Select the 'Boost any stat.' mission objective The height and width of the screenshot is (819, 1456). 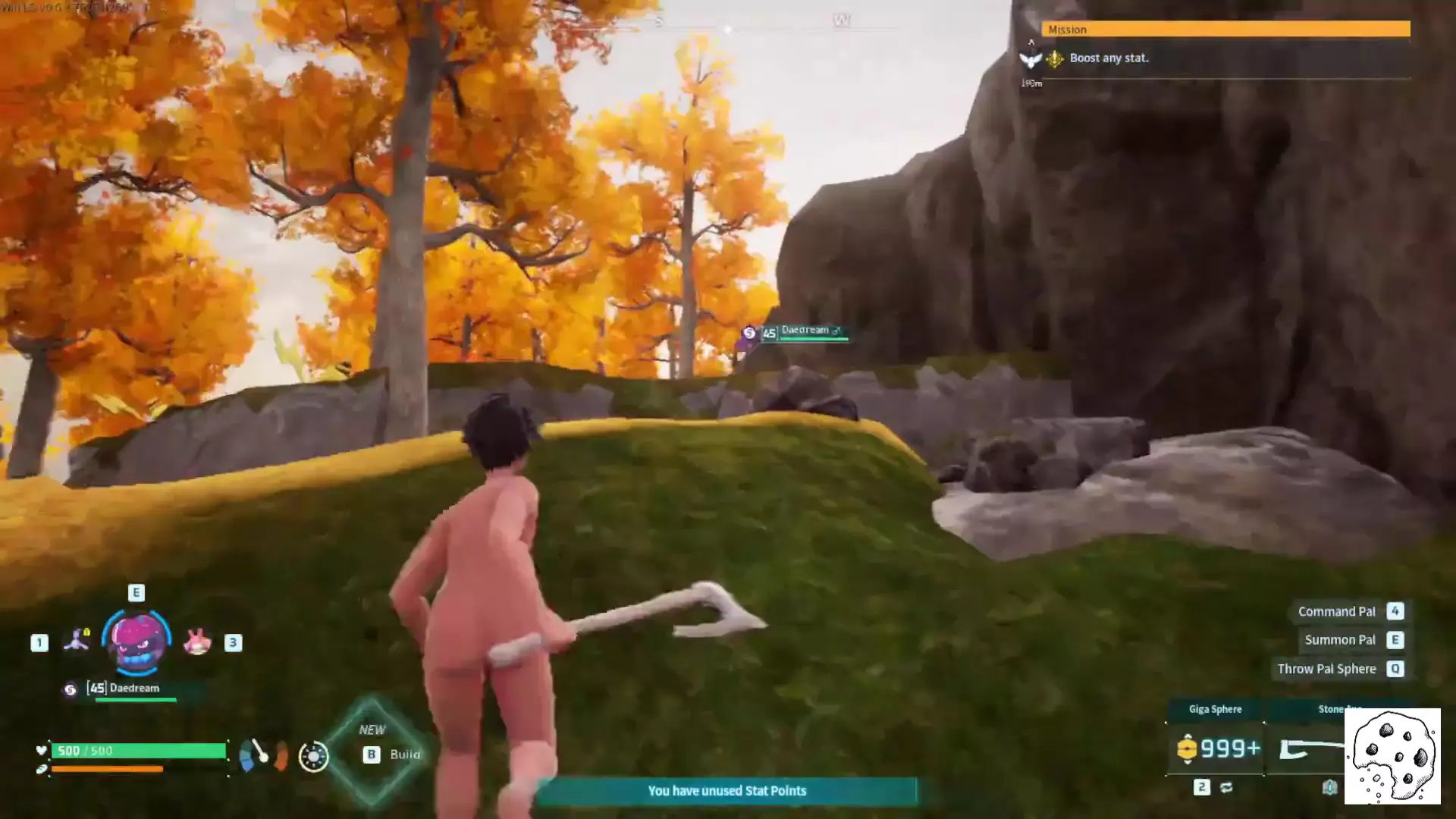tap(1109, 58)
